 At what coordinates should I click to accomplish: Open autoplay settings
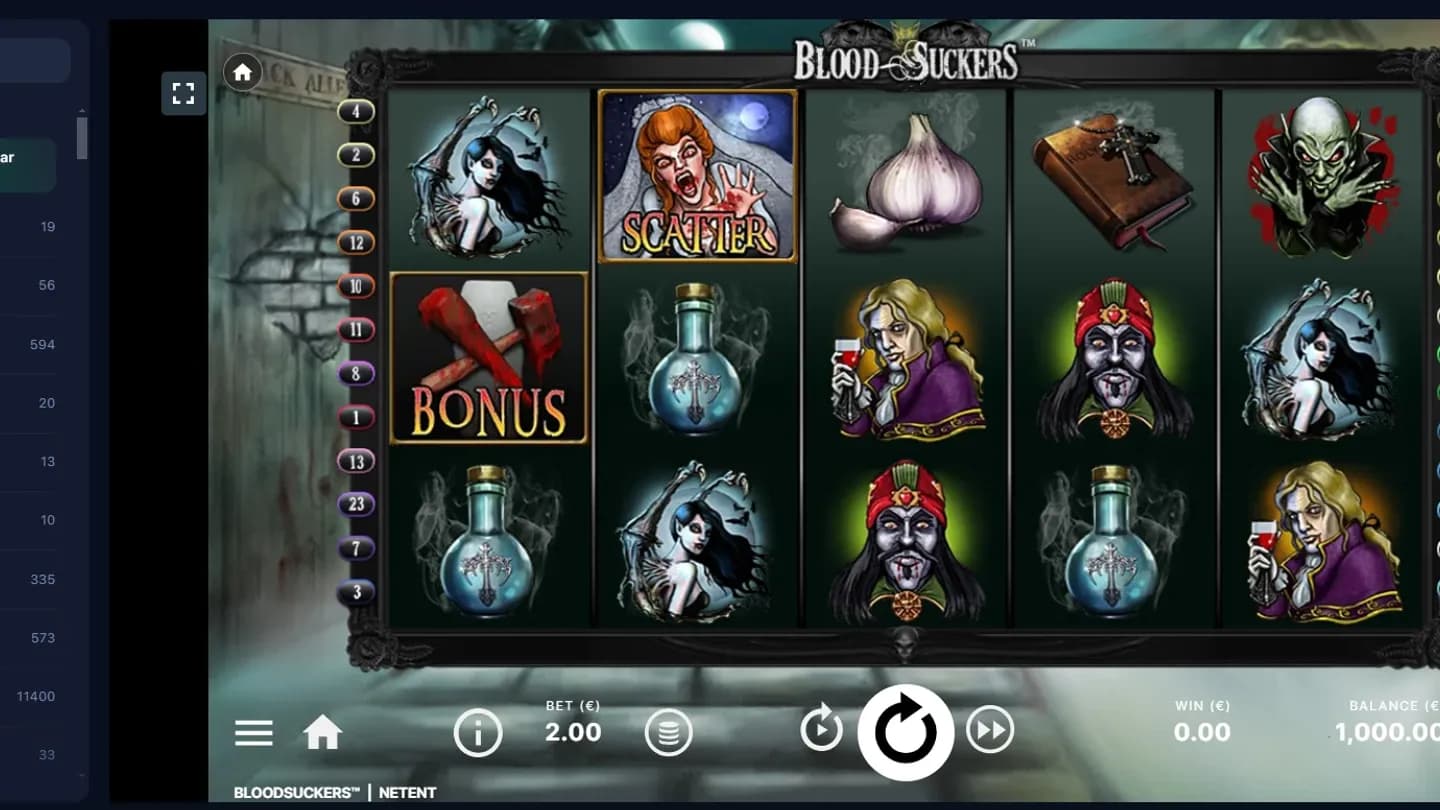(x=820, y=730)
